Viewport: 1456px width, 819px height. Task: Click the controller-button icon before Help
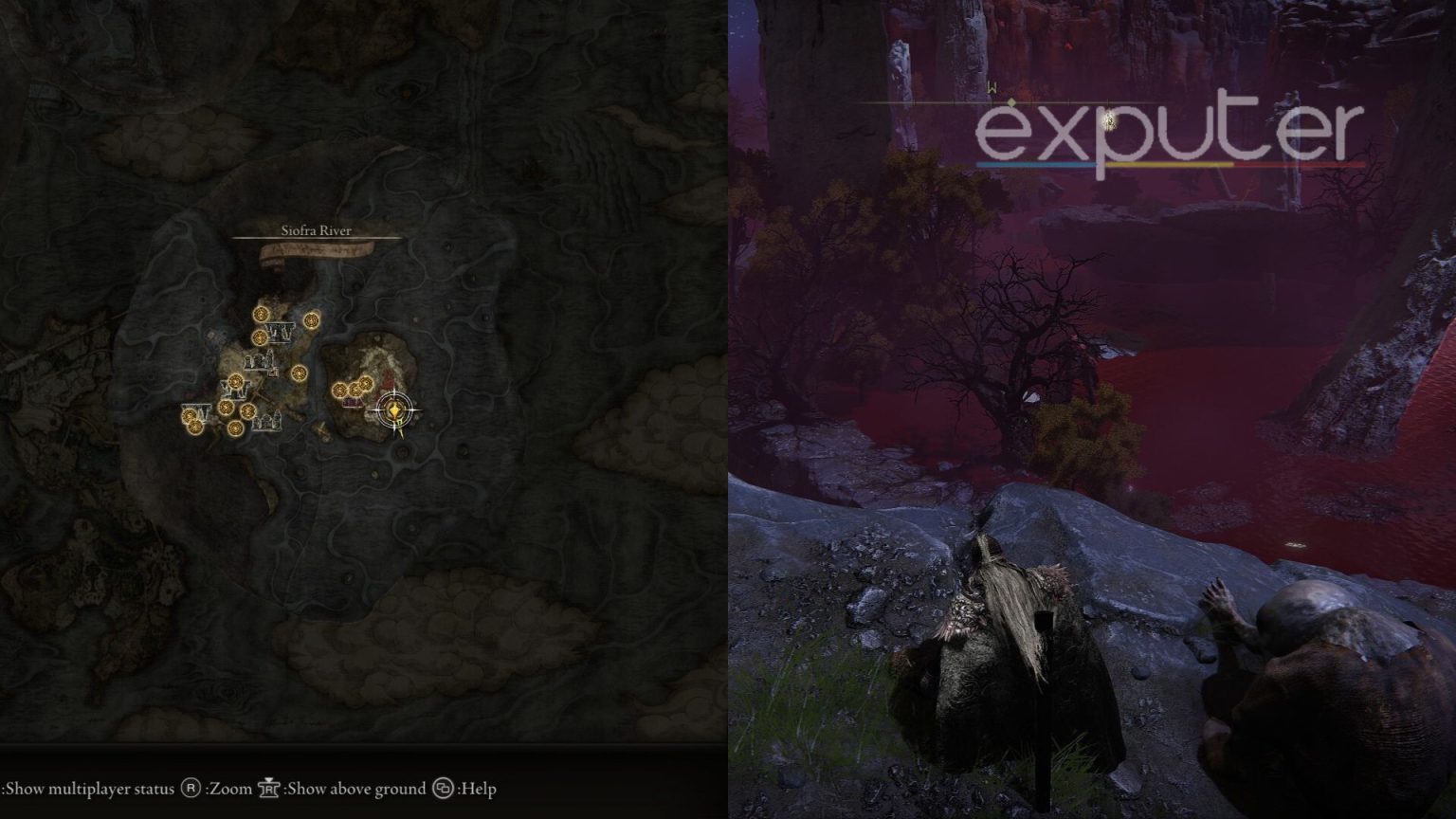coord(444,788)
